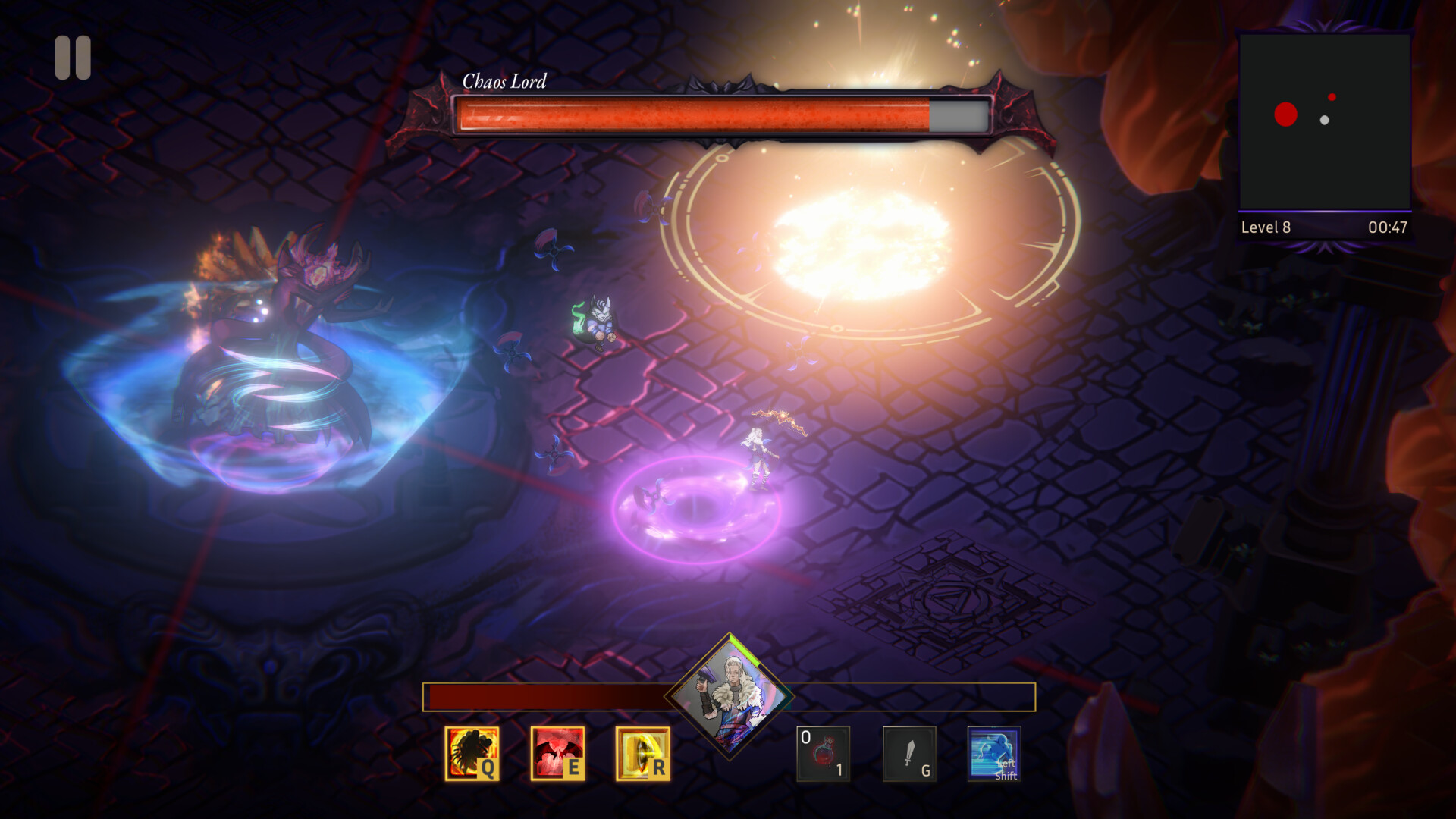Click the Level 8 label below minimap
1456x819 pixels.
(1266, 227)
